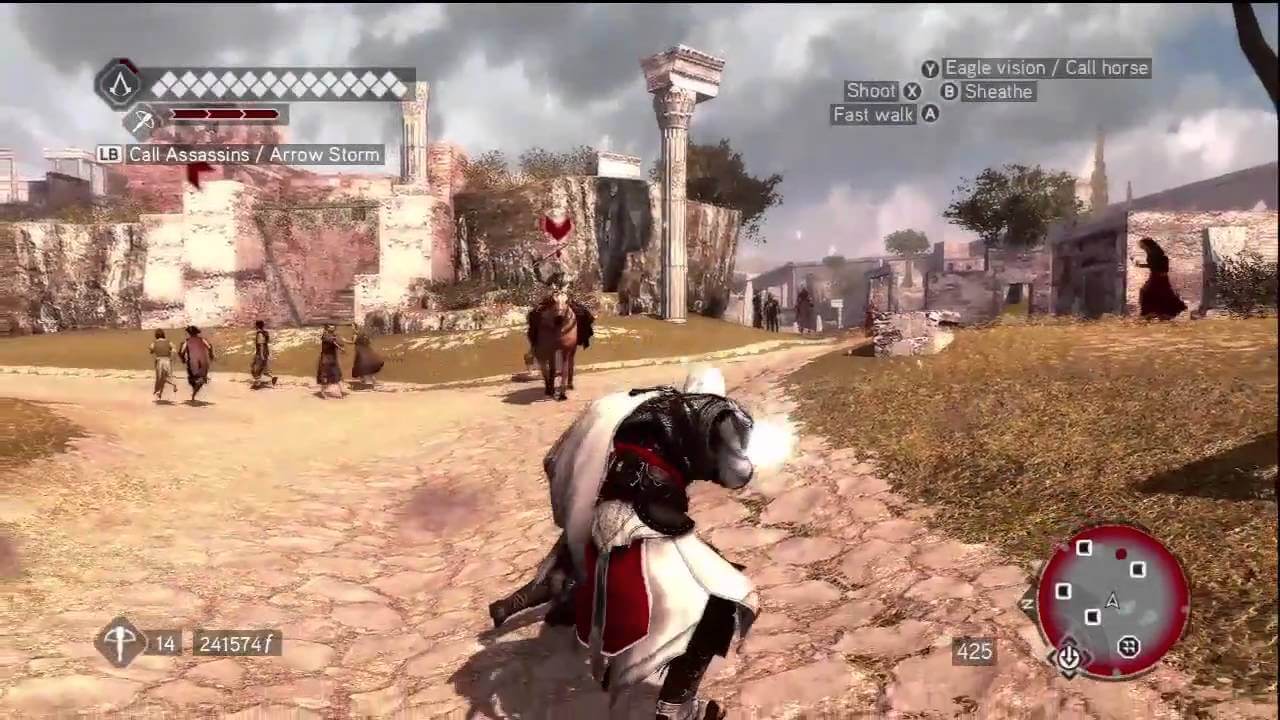Click the red dot marker on minimap
This screenshot has width=1280, height=720.
pos(1121,554)
